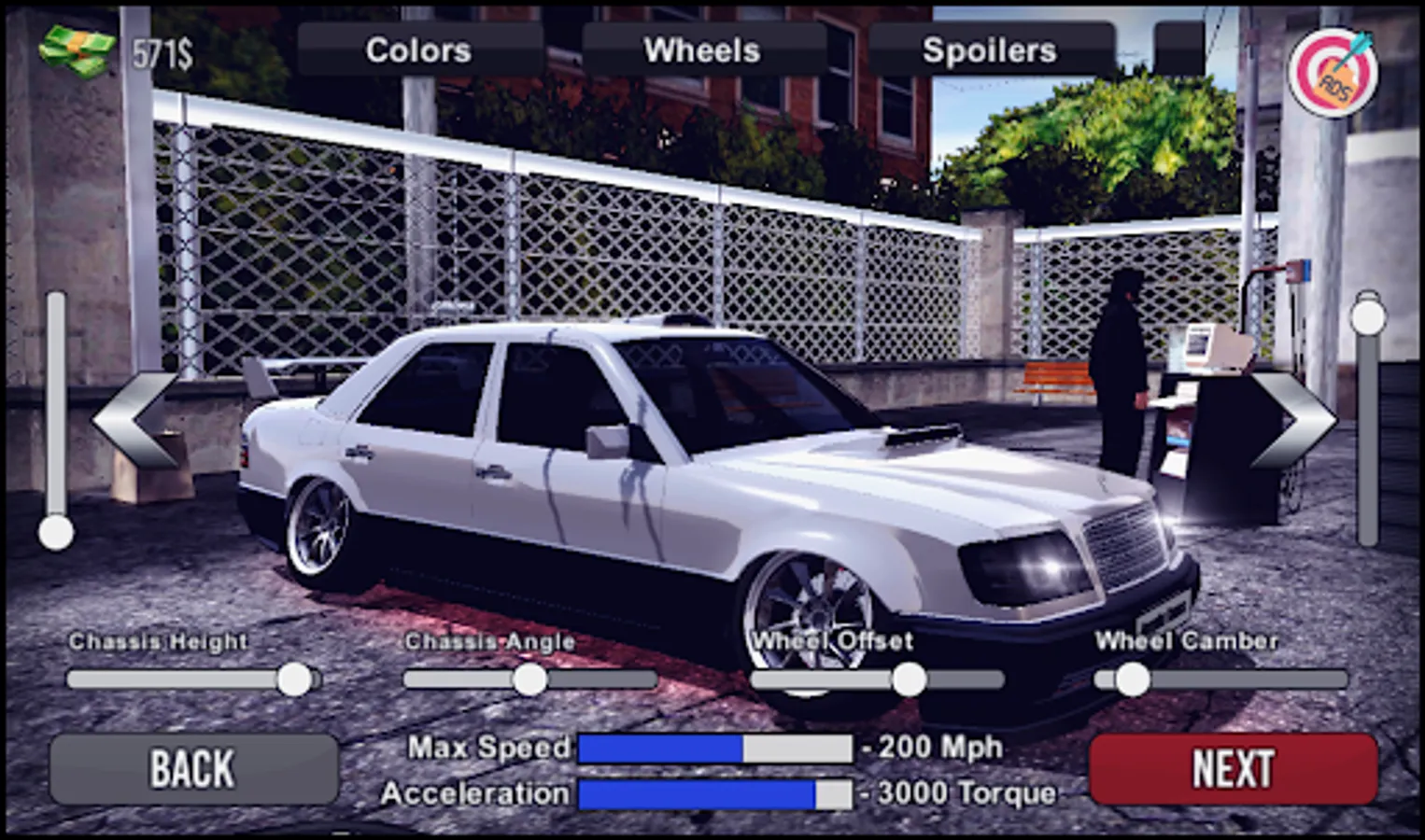Viewport: 1425px width, 840px height.
Task: Click the Acceleration torque bar
Action: tap(714, 794)
